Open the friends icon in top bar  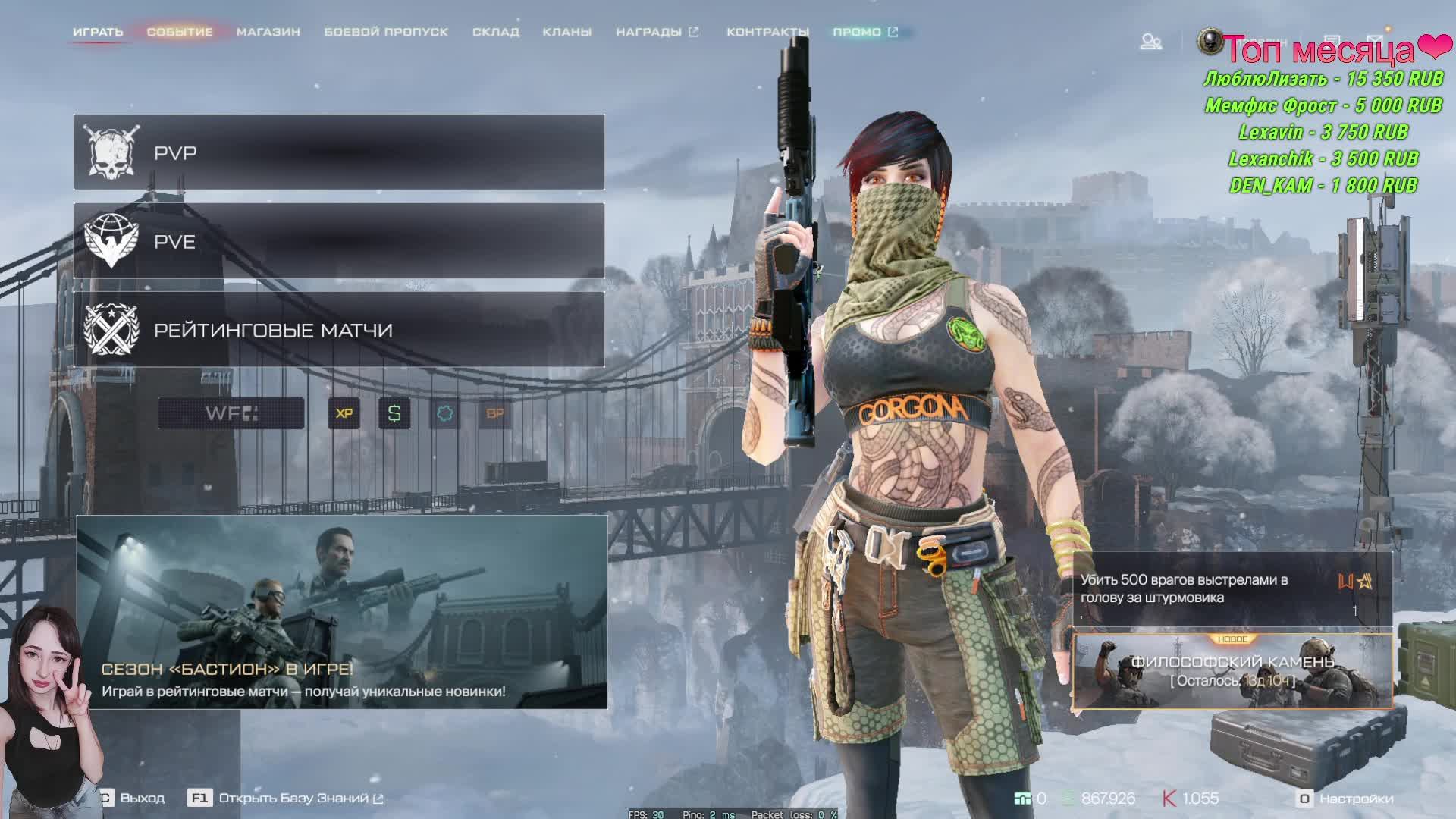tap(1151, 41)
